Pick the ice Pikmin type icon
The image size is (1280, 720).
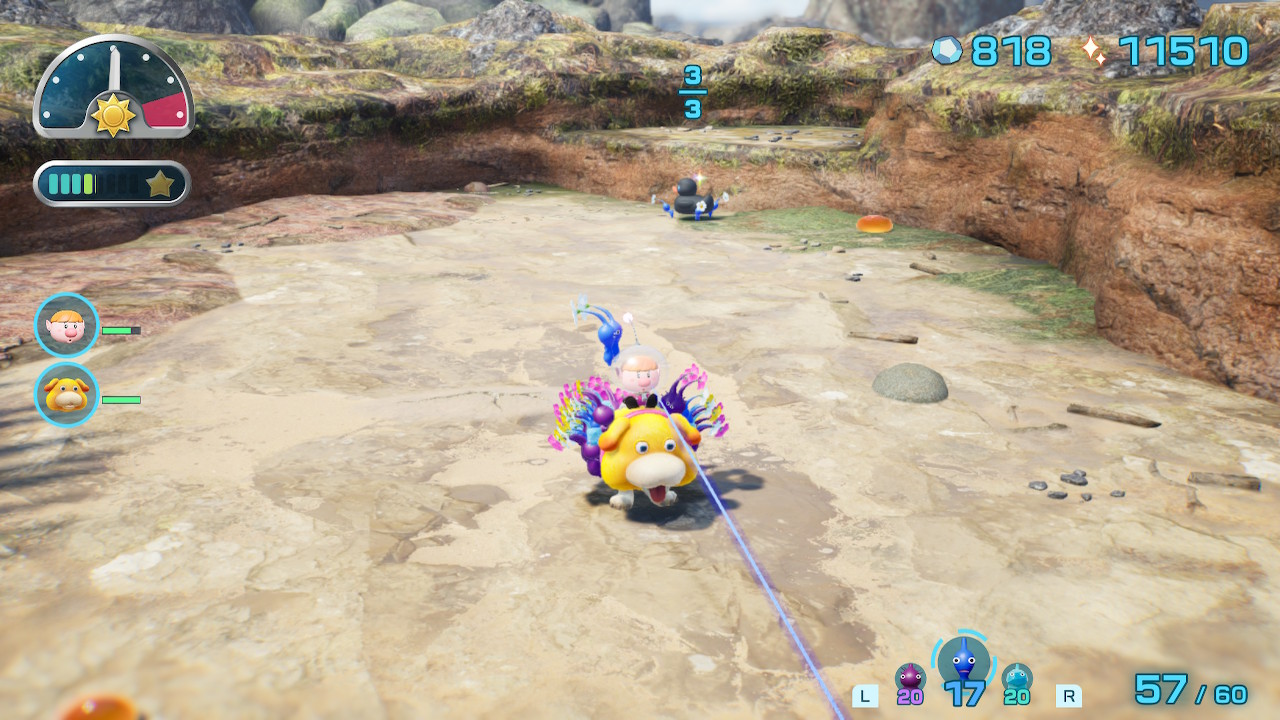[1017, 678]
